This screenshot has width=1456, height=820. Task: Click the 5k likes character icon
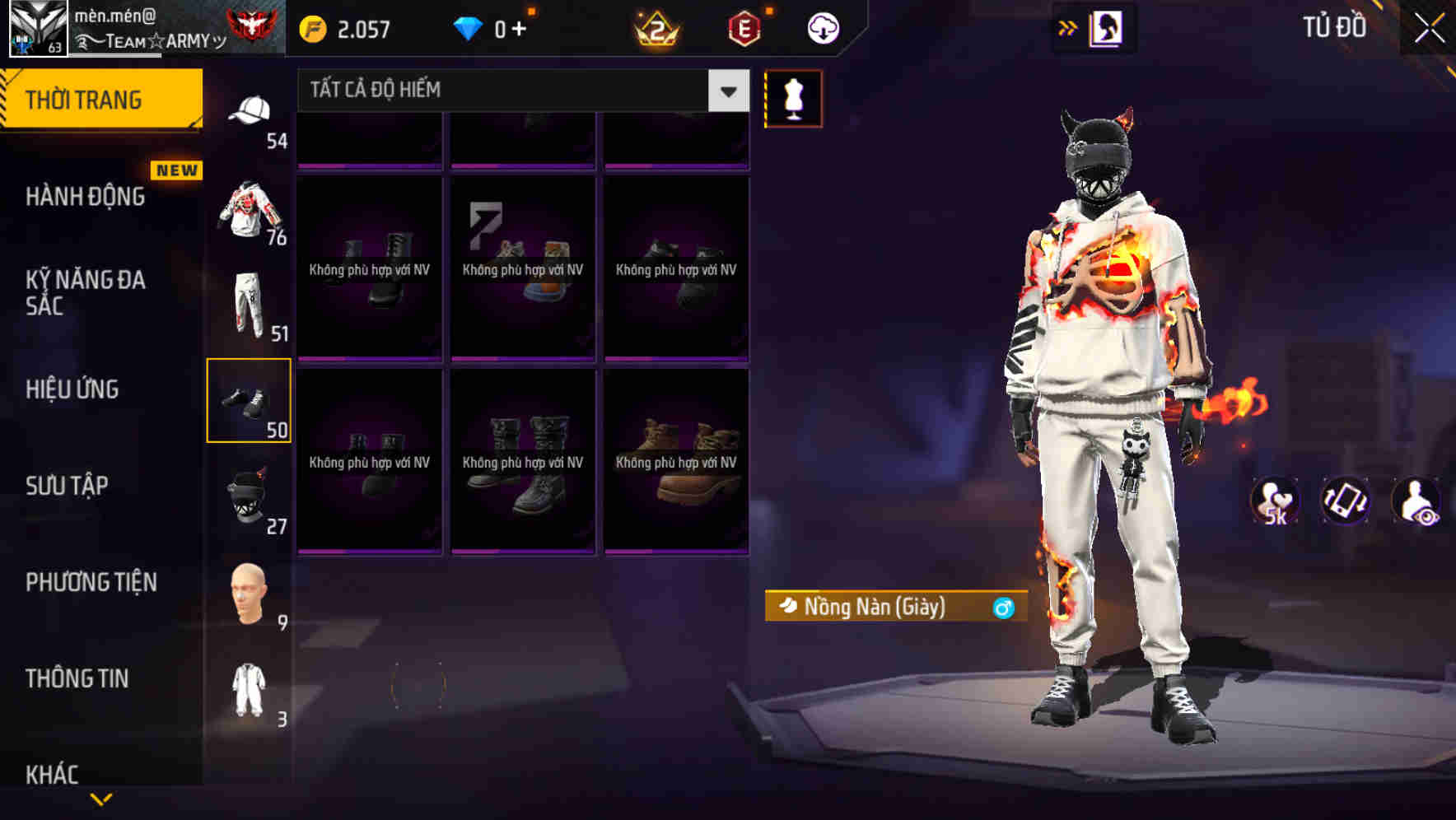click(1273, 500)
